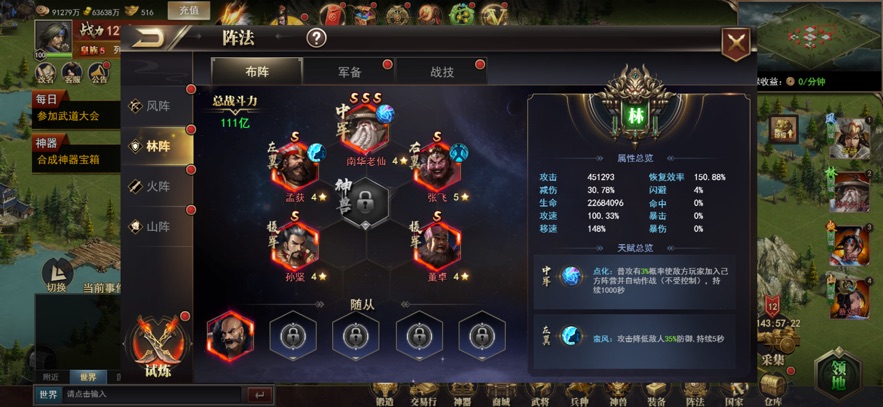
Task: Choose the 山阵 formation
Action: [157, 227]
